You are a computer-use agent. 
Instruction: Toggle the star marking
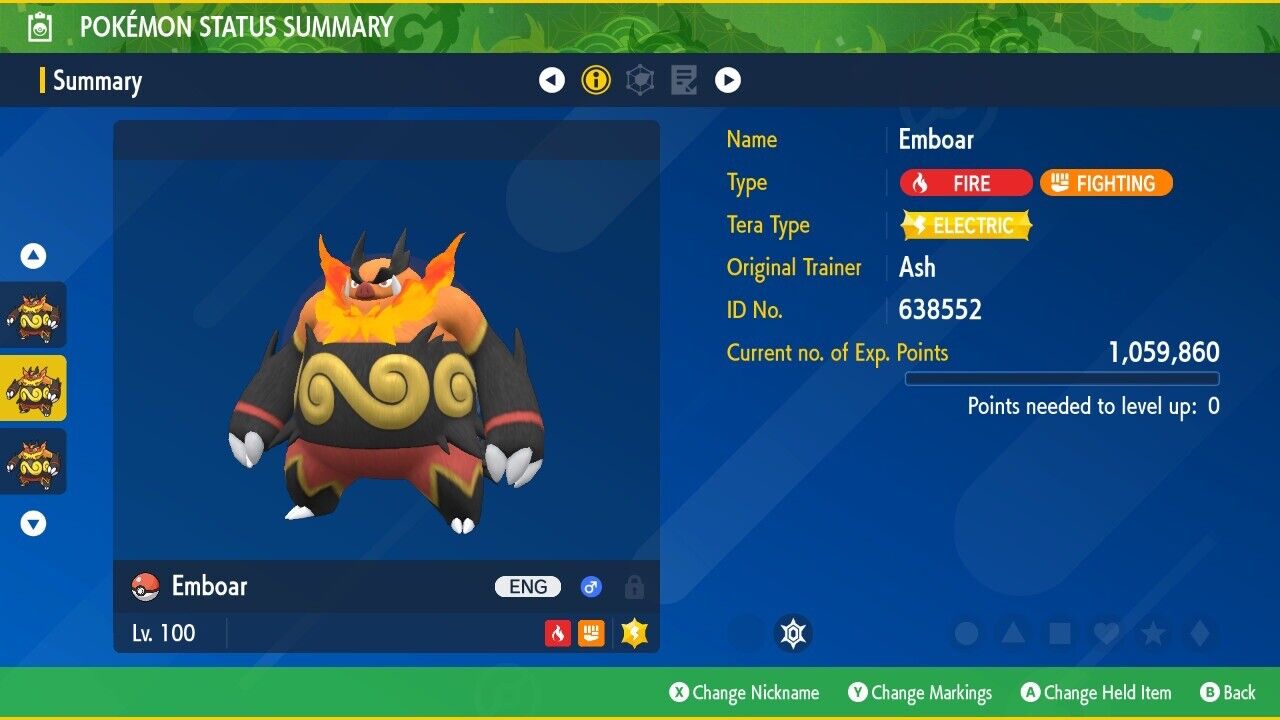coord(1152,633)
